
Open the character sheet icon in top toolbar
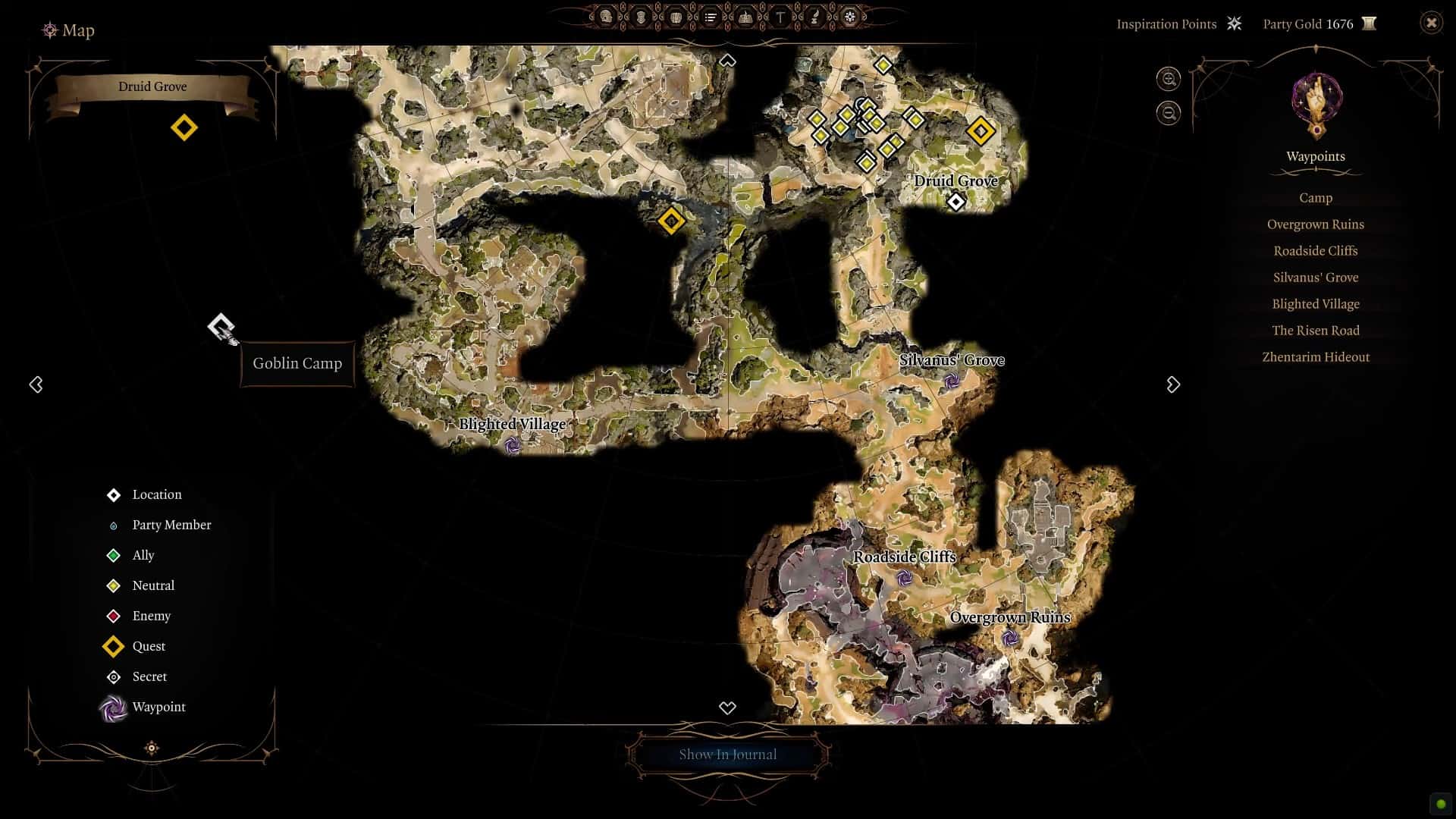point(605,16)
